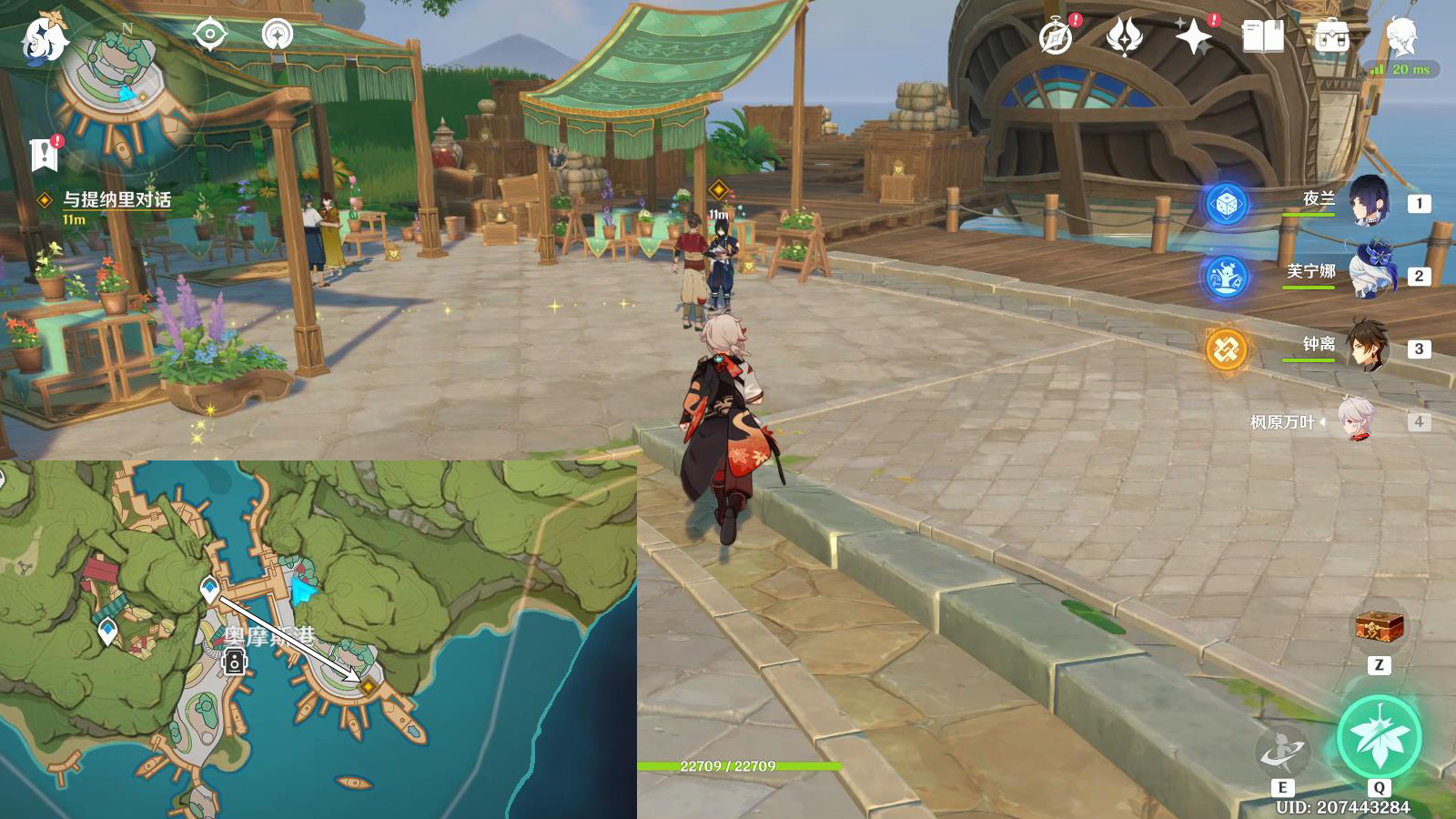The height and width of the screenshot is (819, 1456).
Task: Select the teleport waypoint at arrow's start
Action: (x=210, y=589)
